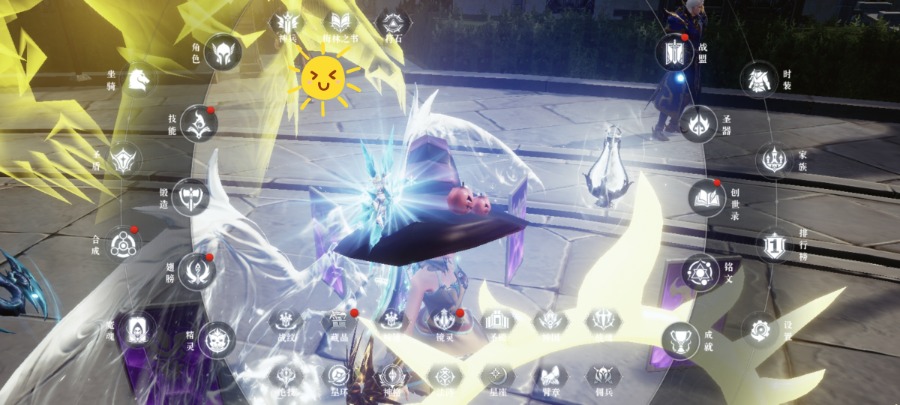Open the 臂章 armband menu

(x=548, y=377)
